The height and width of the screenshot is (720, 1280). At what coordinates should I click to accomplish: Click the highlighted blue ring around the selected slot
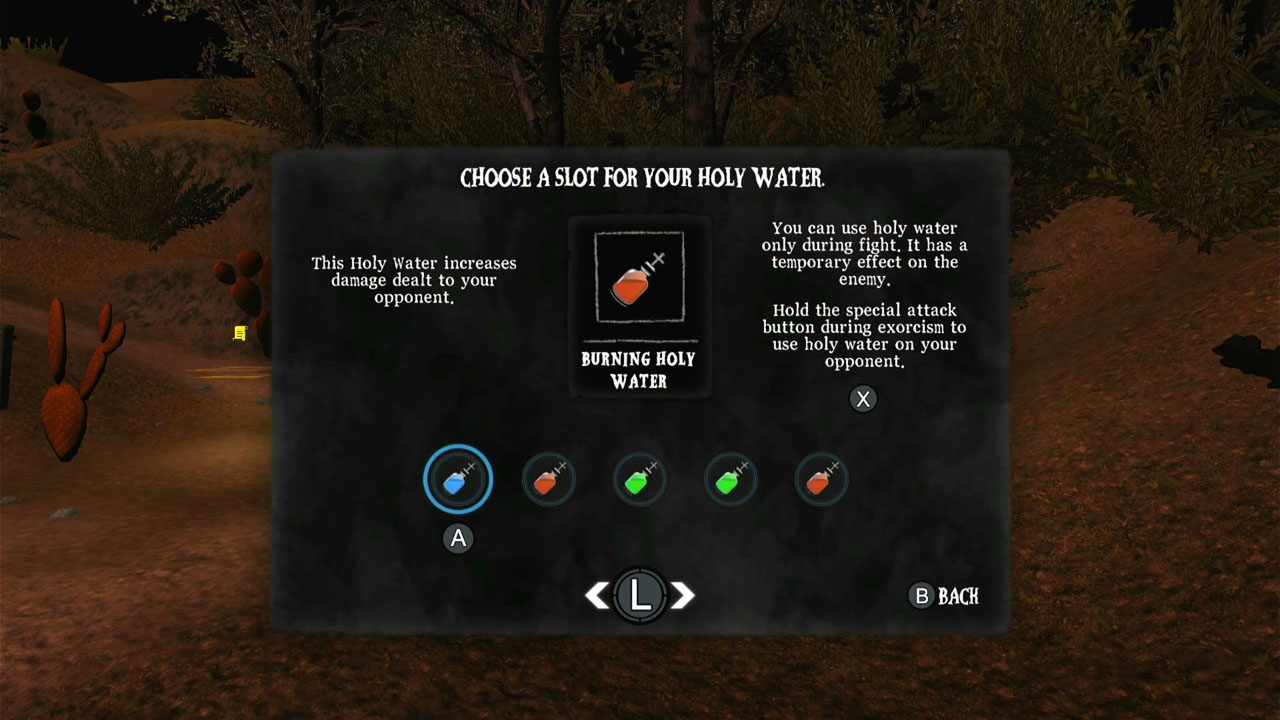pos(457,448)
